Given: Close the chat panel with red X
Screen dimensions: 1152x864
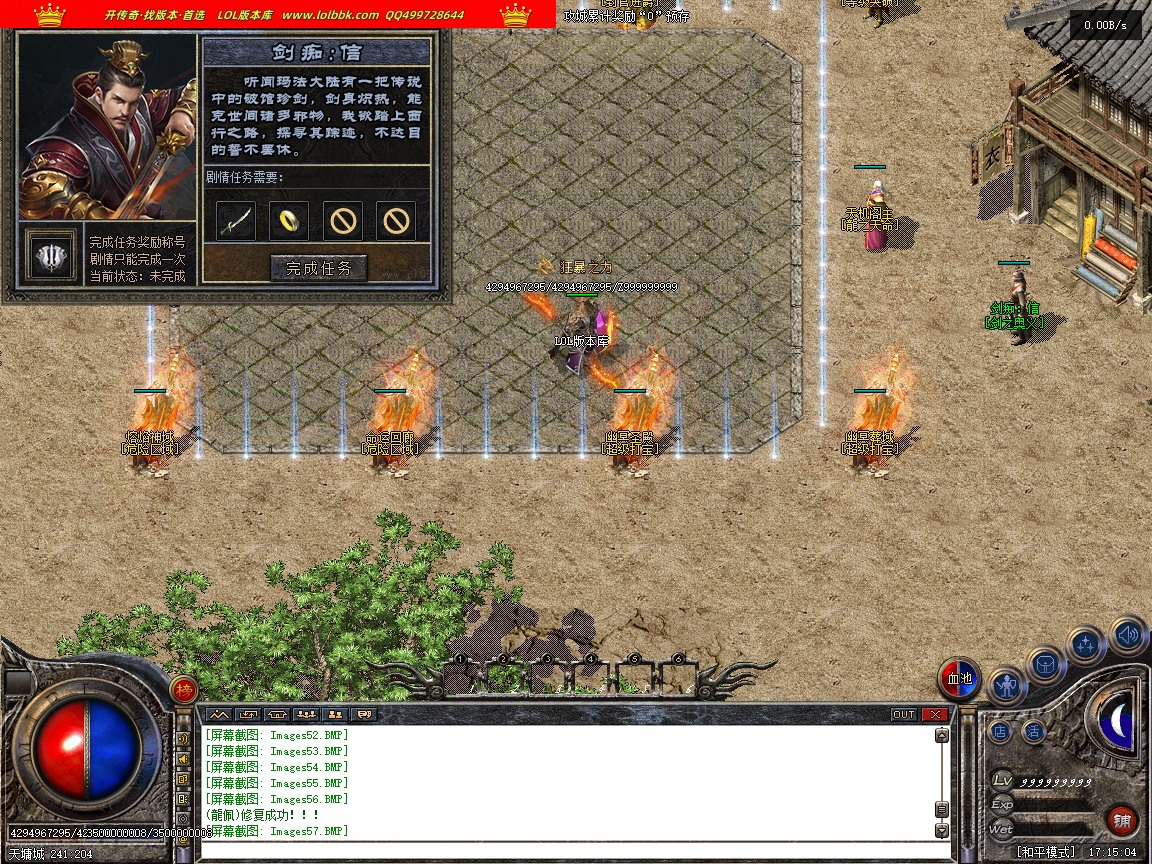Looking at the screenshot, I should point(934,714).
